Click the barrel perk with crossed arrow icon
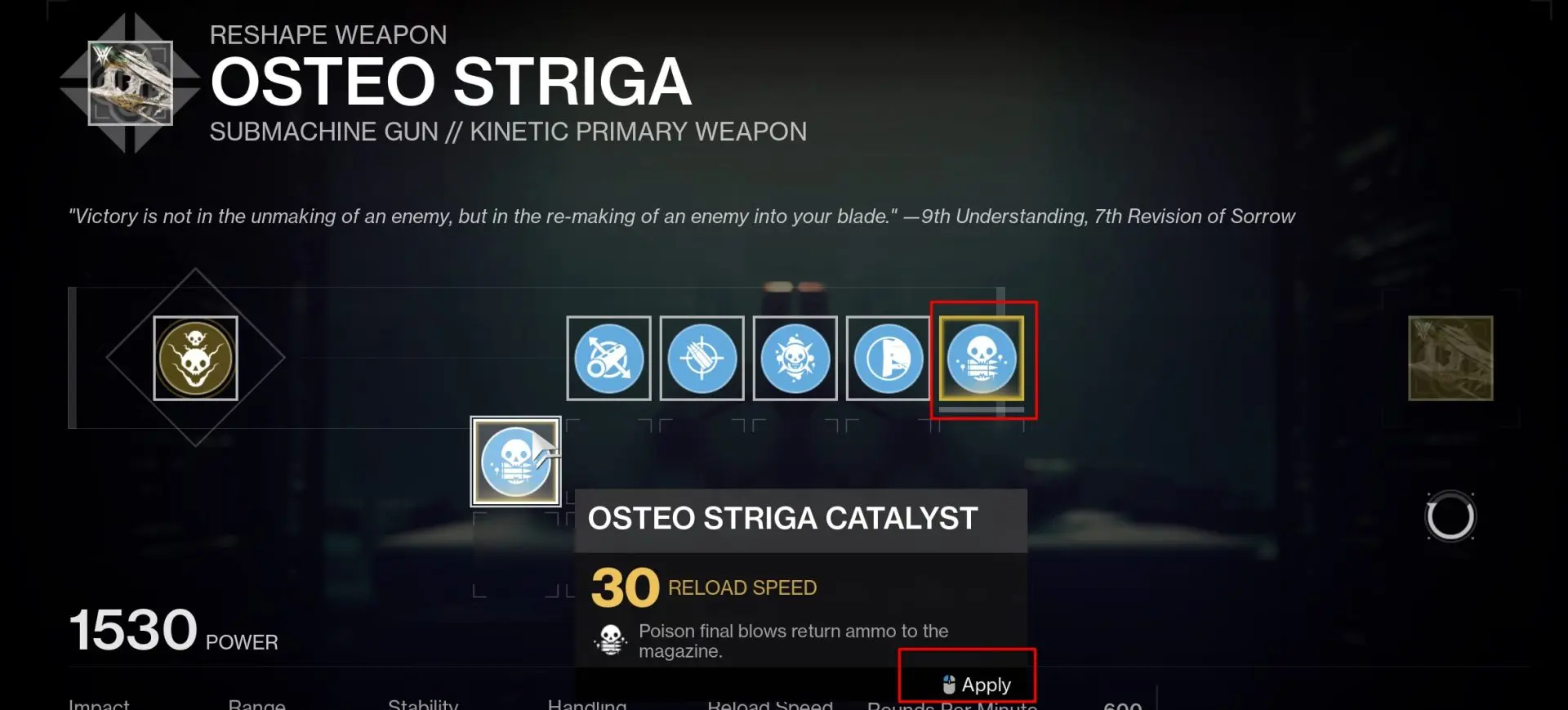This screenshot has width=1568, height=710. pos(608,358)
